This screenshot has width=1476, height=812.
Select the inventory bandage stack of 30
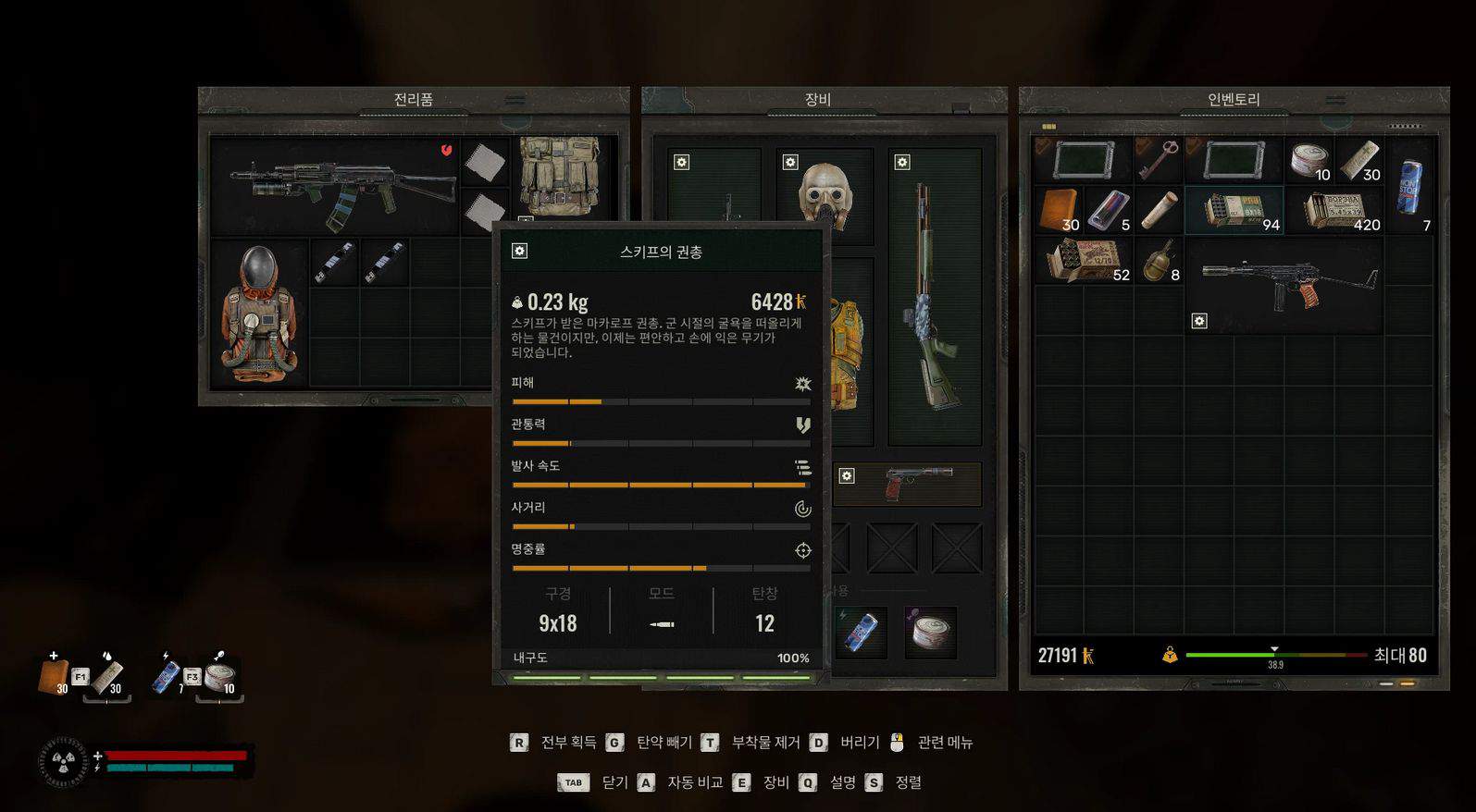point(1359,160)
